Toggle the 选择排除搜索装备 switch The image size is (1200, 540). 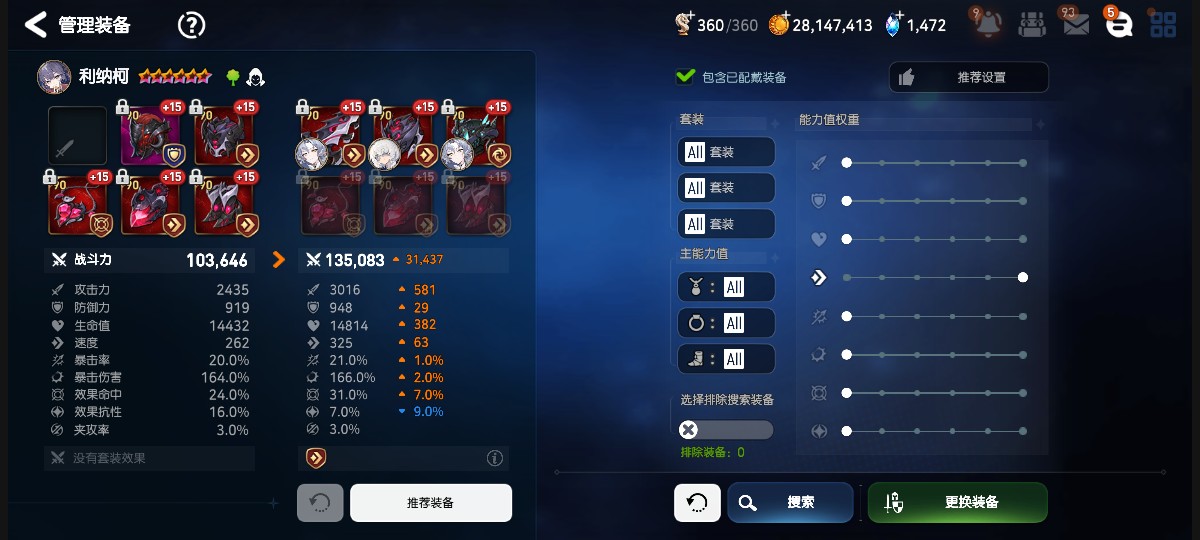(726, 430)
